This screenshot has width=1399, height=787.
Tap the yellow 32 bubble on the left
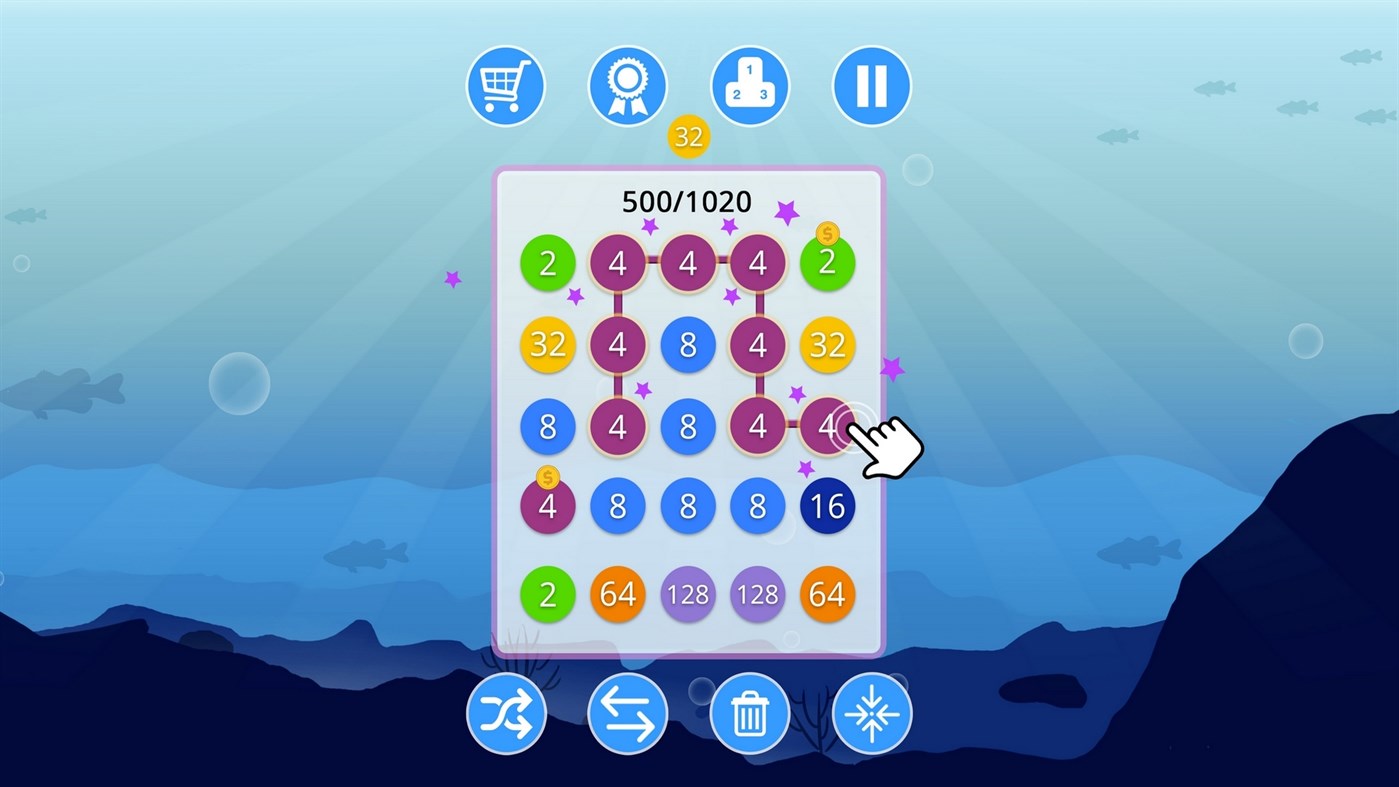click(547, 345)
